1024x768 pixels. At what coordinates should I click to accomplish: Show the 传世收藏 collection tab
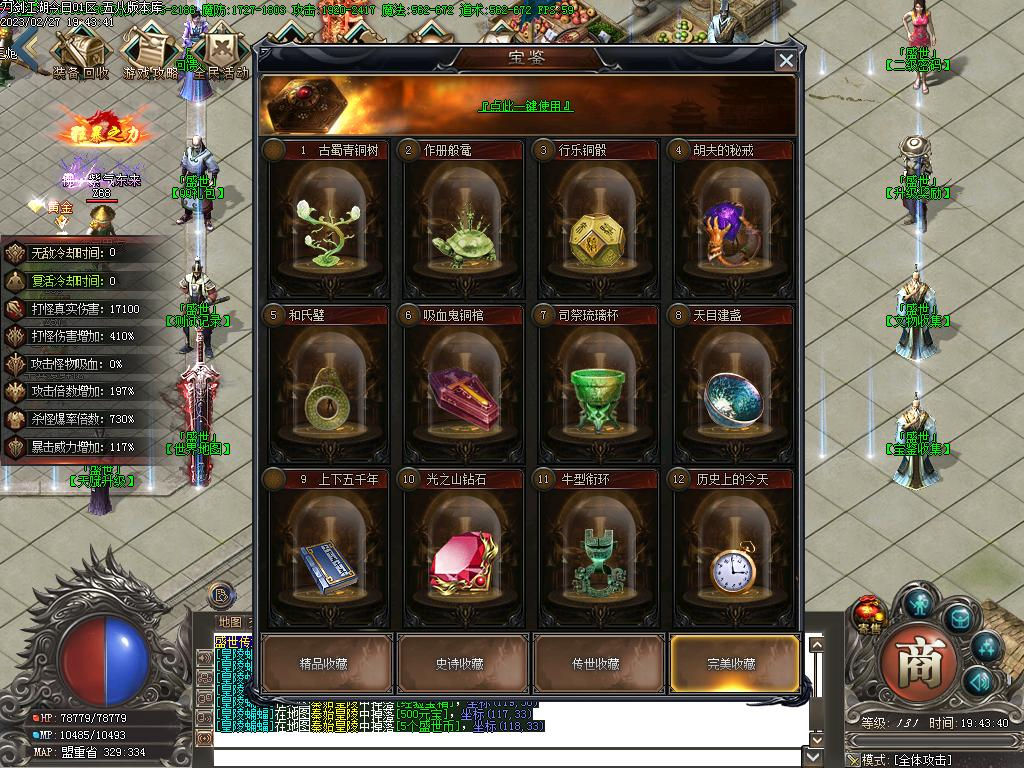click(x=598, y=663)
